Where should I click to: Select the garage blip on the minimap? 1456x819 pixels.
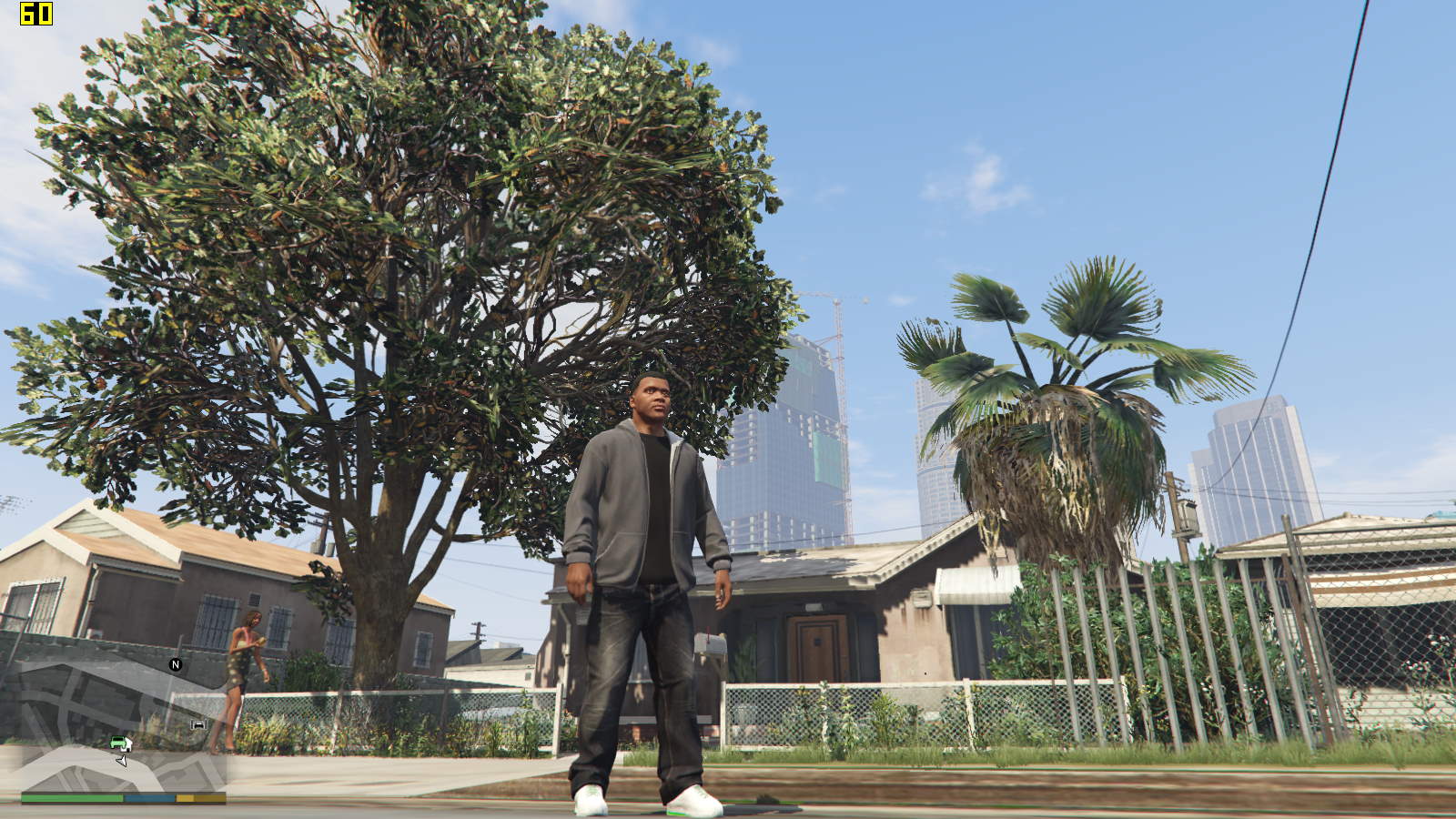[x=198, y=724]
